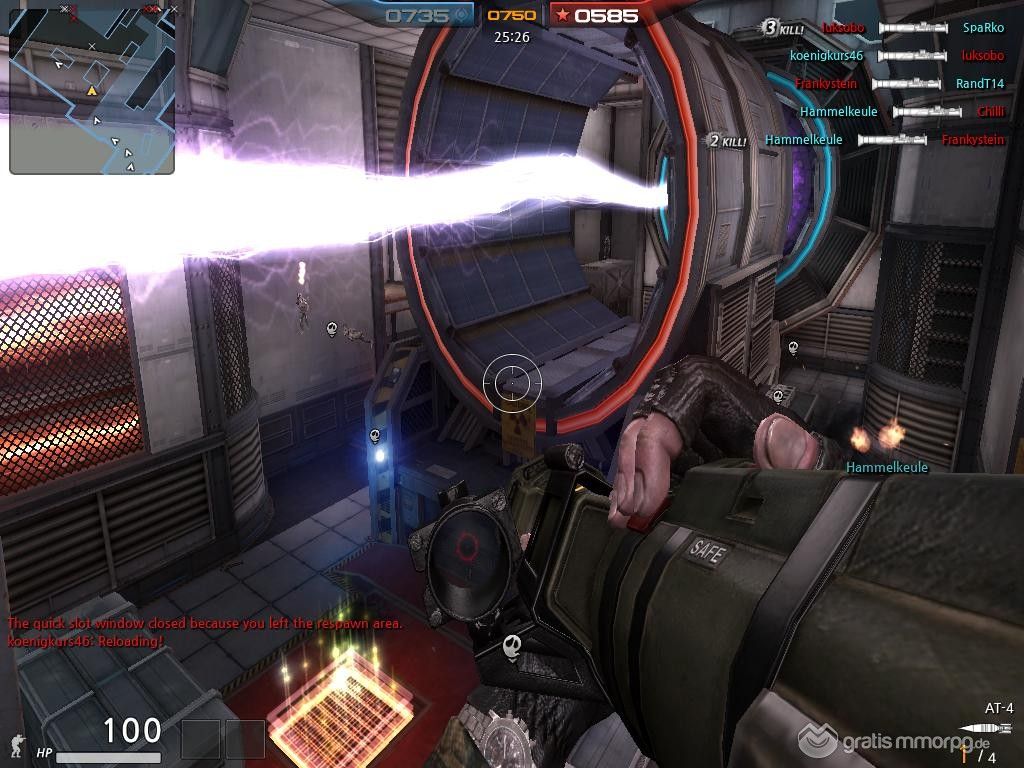1024x768 pixels.
Task: Select the yellow player arrow on the minimap
Action: [x=92, y=91]
